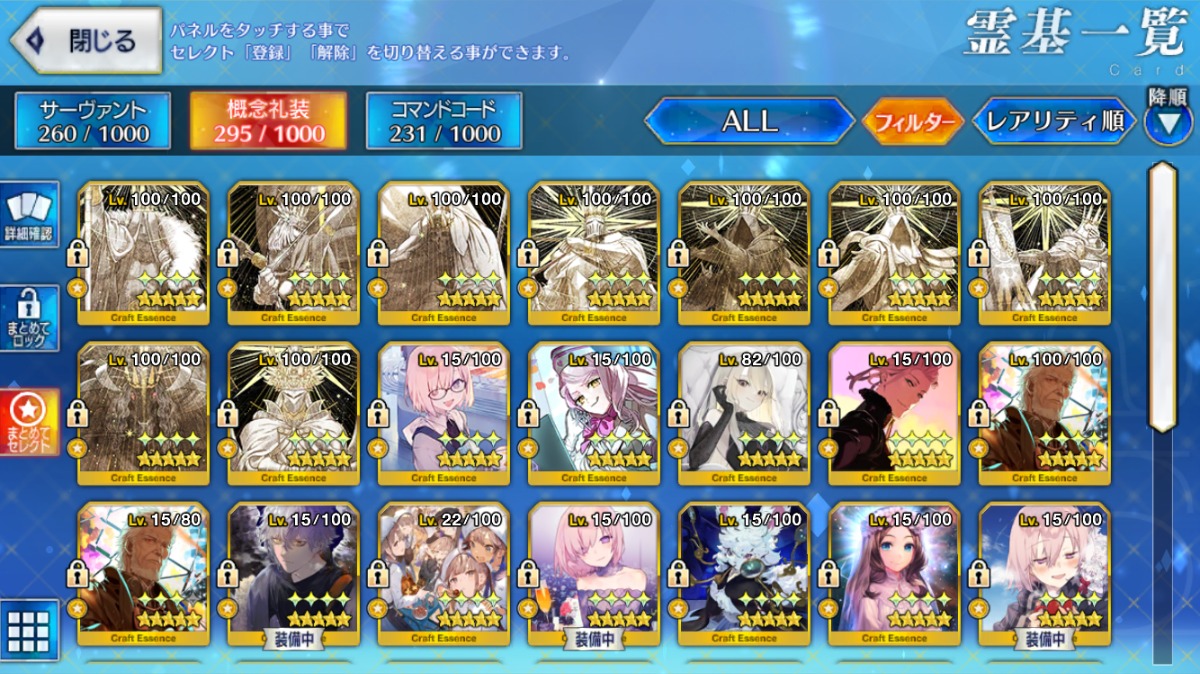Open the フィルター filter options

click(x=913, y=123)
